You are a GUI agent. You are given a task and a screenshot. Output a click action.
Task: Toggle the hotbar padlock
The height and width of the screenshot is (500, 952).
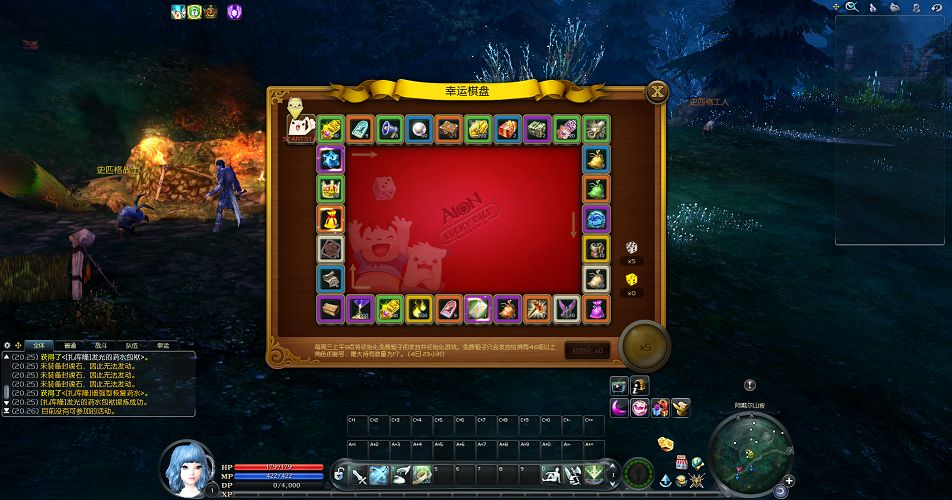[340, 474]
